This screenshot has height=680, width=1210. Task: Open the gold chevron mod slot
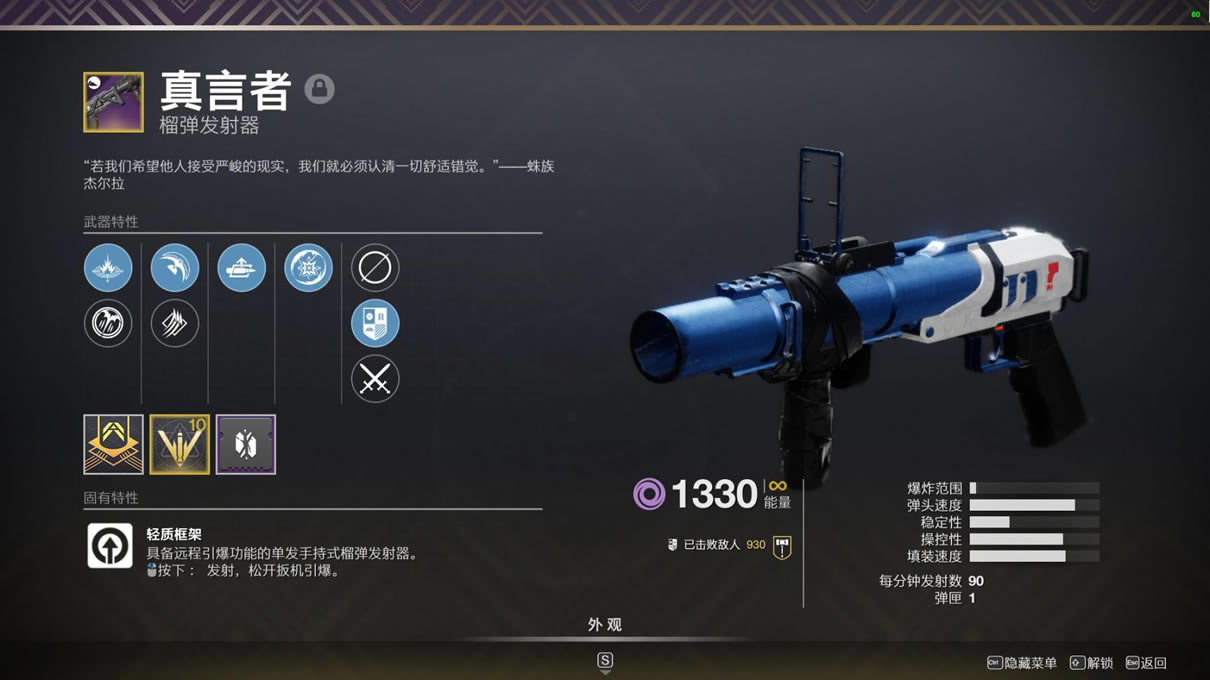click(x=113, y=444)
